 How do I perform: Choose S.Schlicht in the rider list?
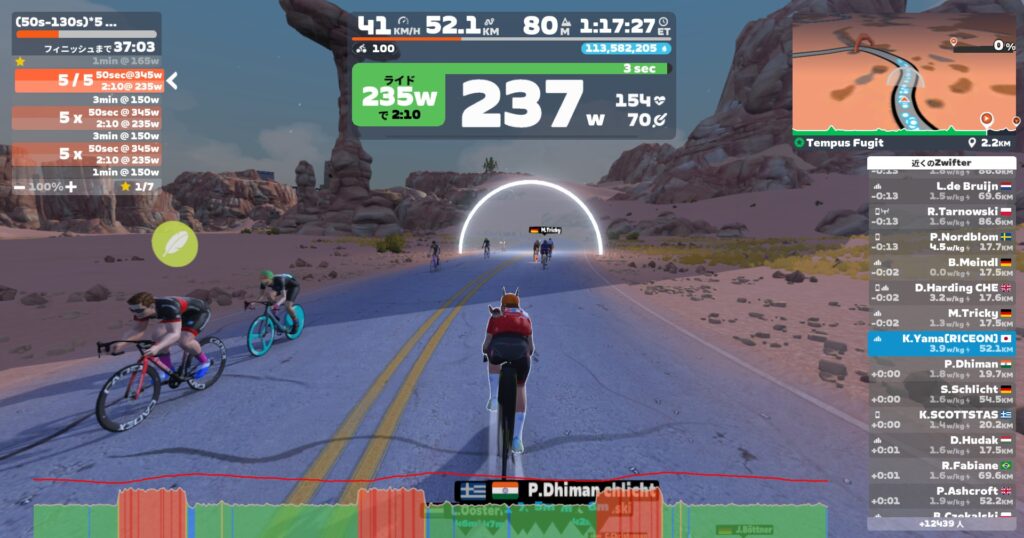(x=941, y=394)
